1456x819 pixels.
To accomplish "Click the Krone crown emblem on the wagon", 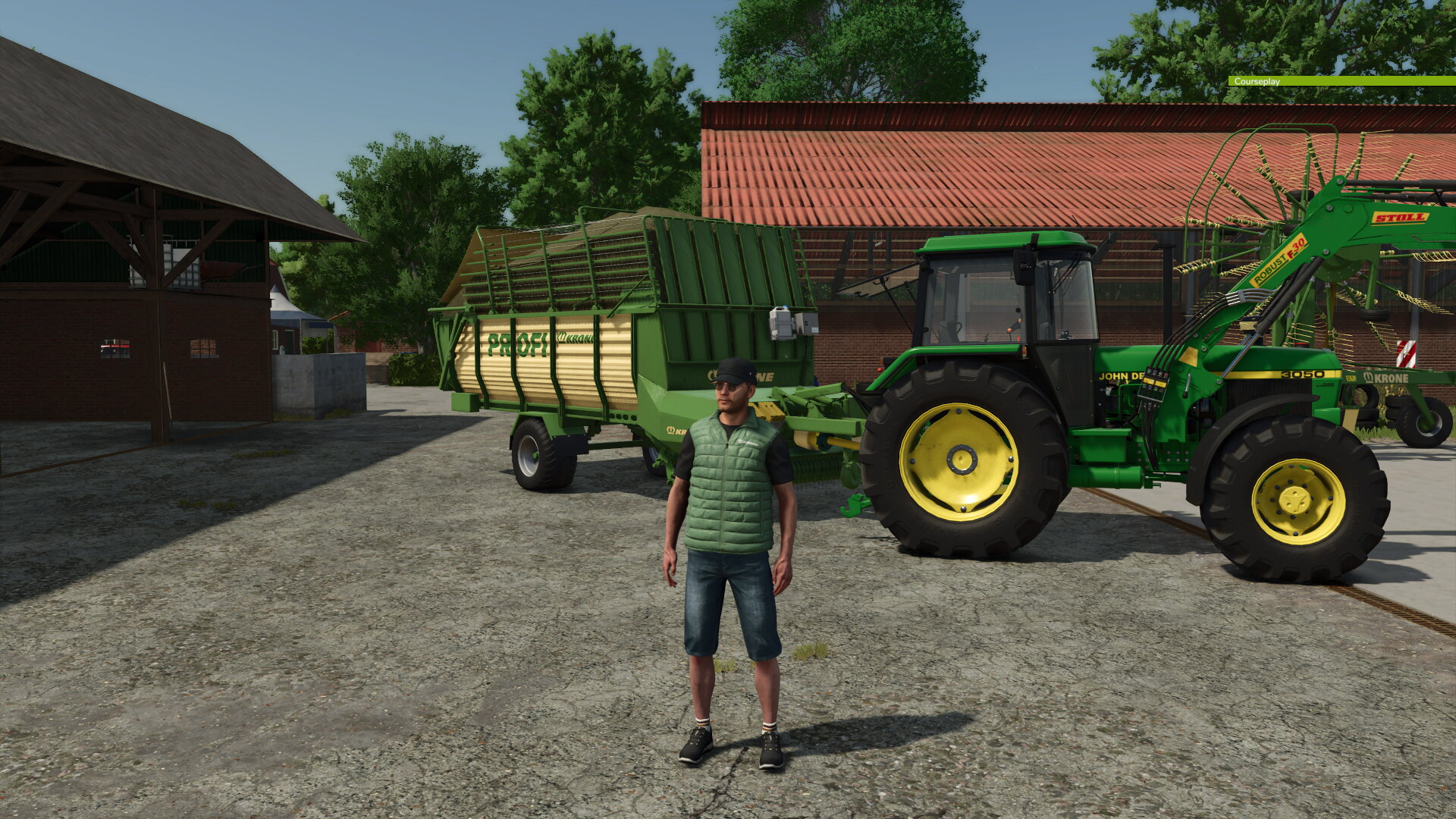I will point(561,337).
